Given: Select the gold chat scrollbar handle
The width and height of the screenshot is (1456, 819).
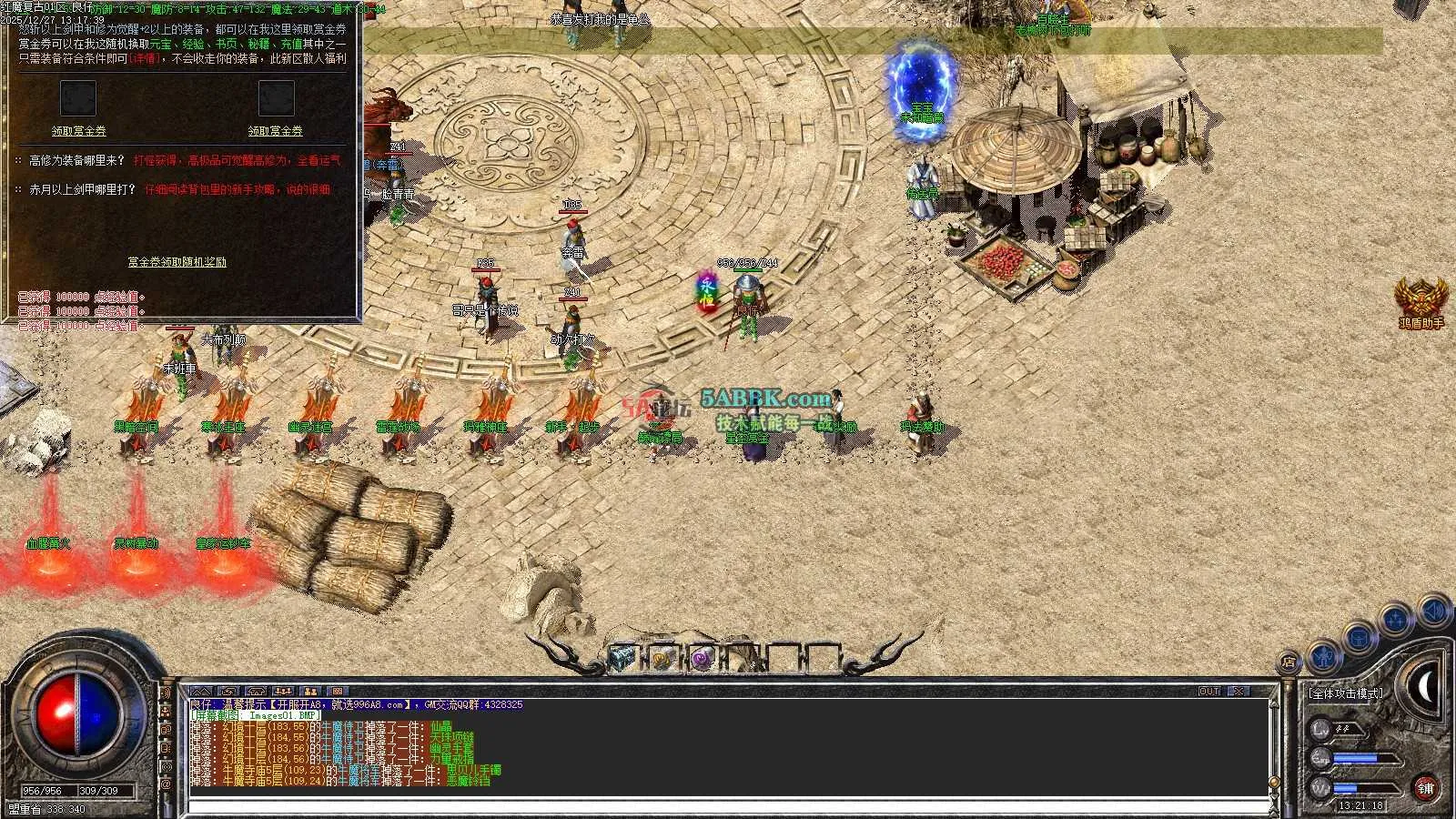Looking at the screenshot, I should (x=1274, y=783).
